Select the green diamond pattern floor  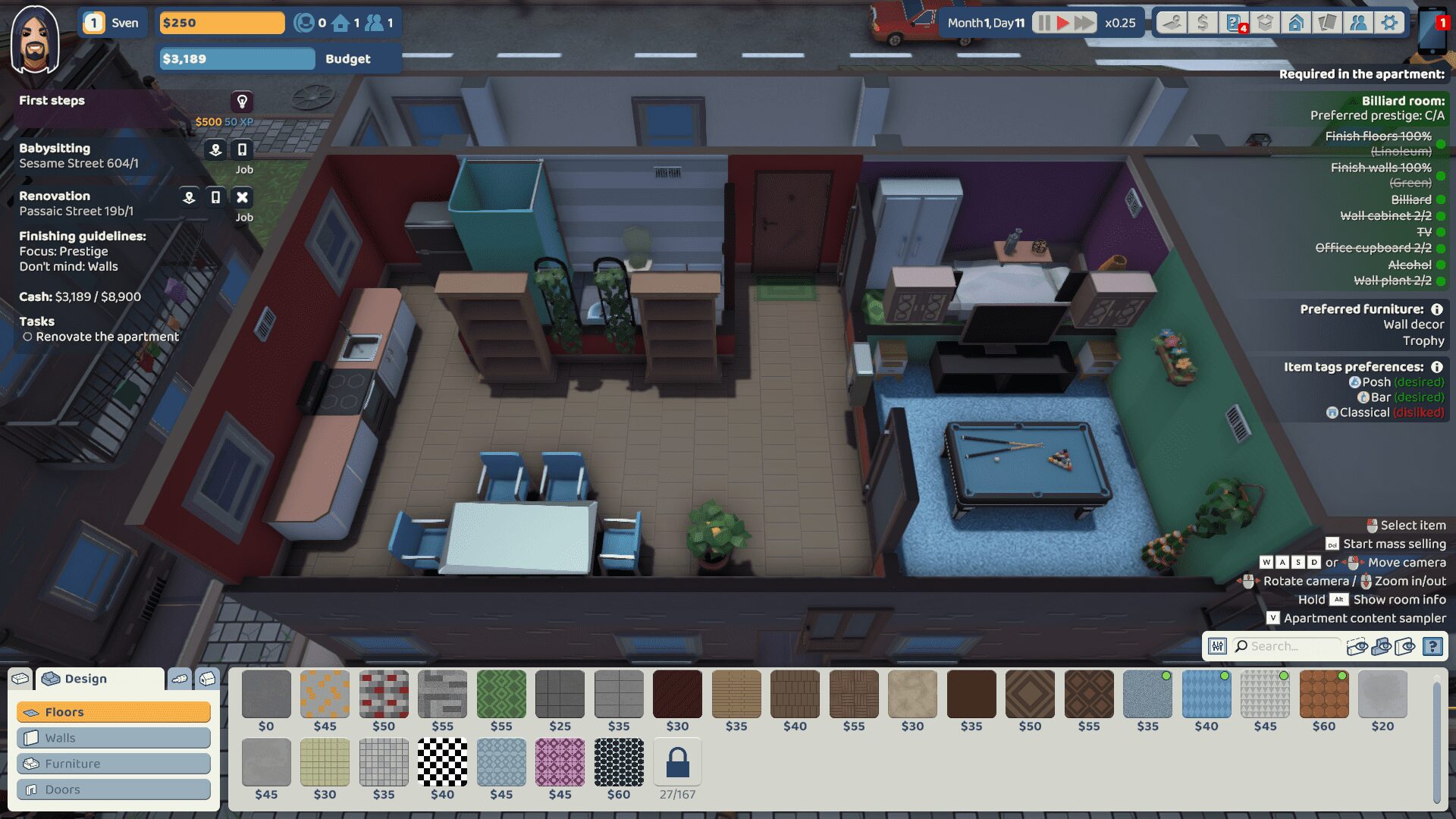501,694
